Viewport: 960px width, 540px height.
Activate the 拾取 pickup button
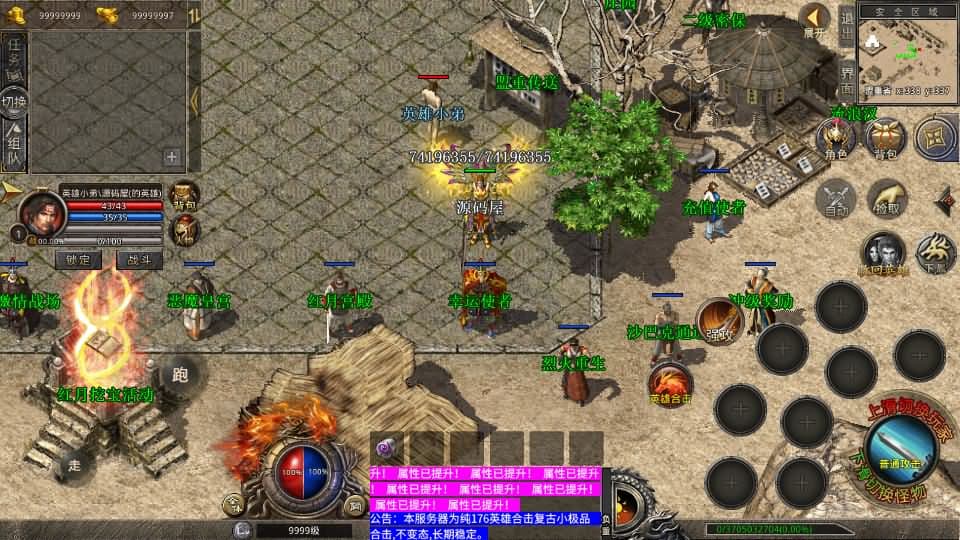[886, 198]
